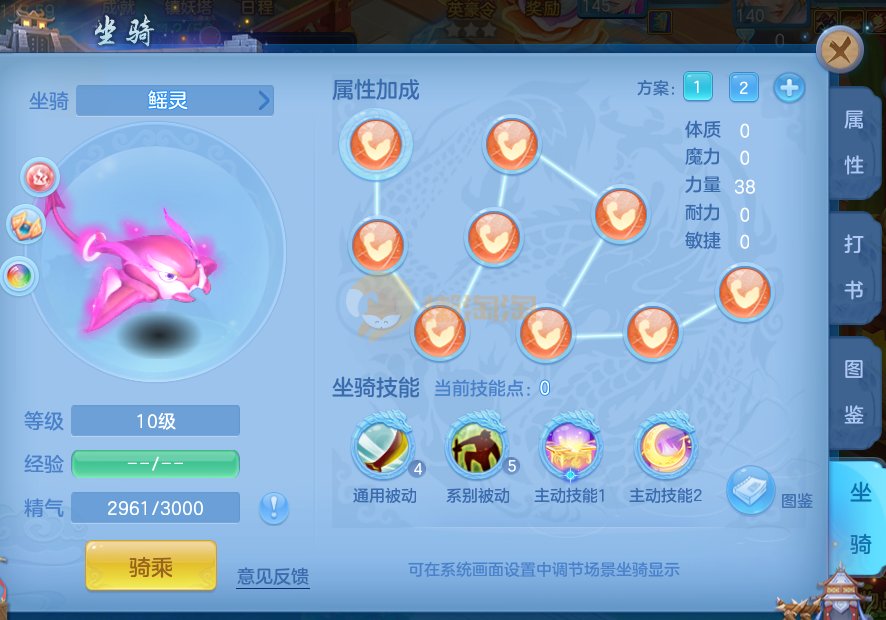The height and width of the screenshot is (620, 886).
Task: Add a new attribute scheme
Action: point(789,88)
